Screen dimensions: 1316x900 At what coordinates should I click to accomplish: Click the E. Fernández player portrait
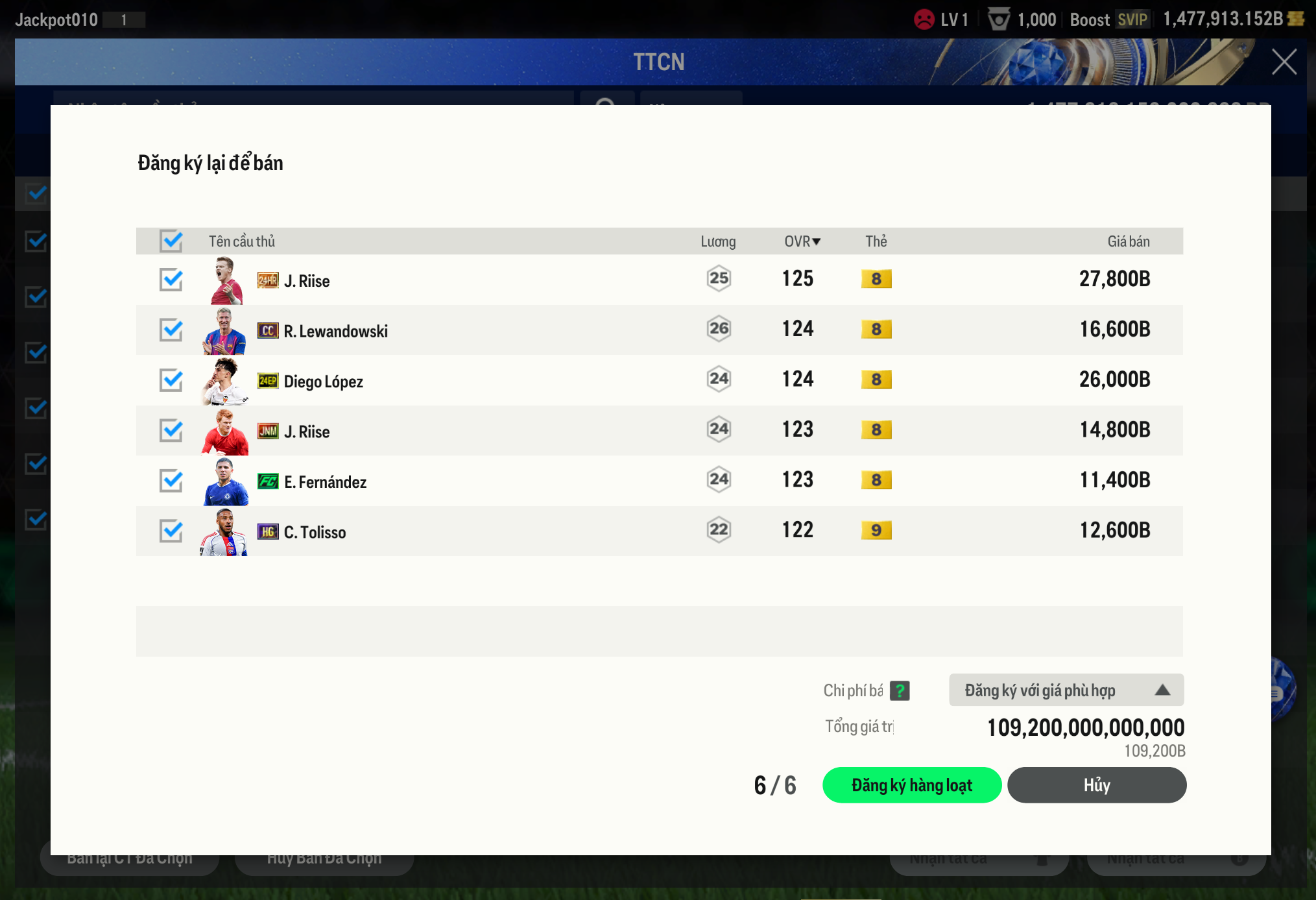click(226, 481)
